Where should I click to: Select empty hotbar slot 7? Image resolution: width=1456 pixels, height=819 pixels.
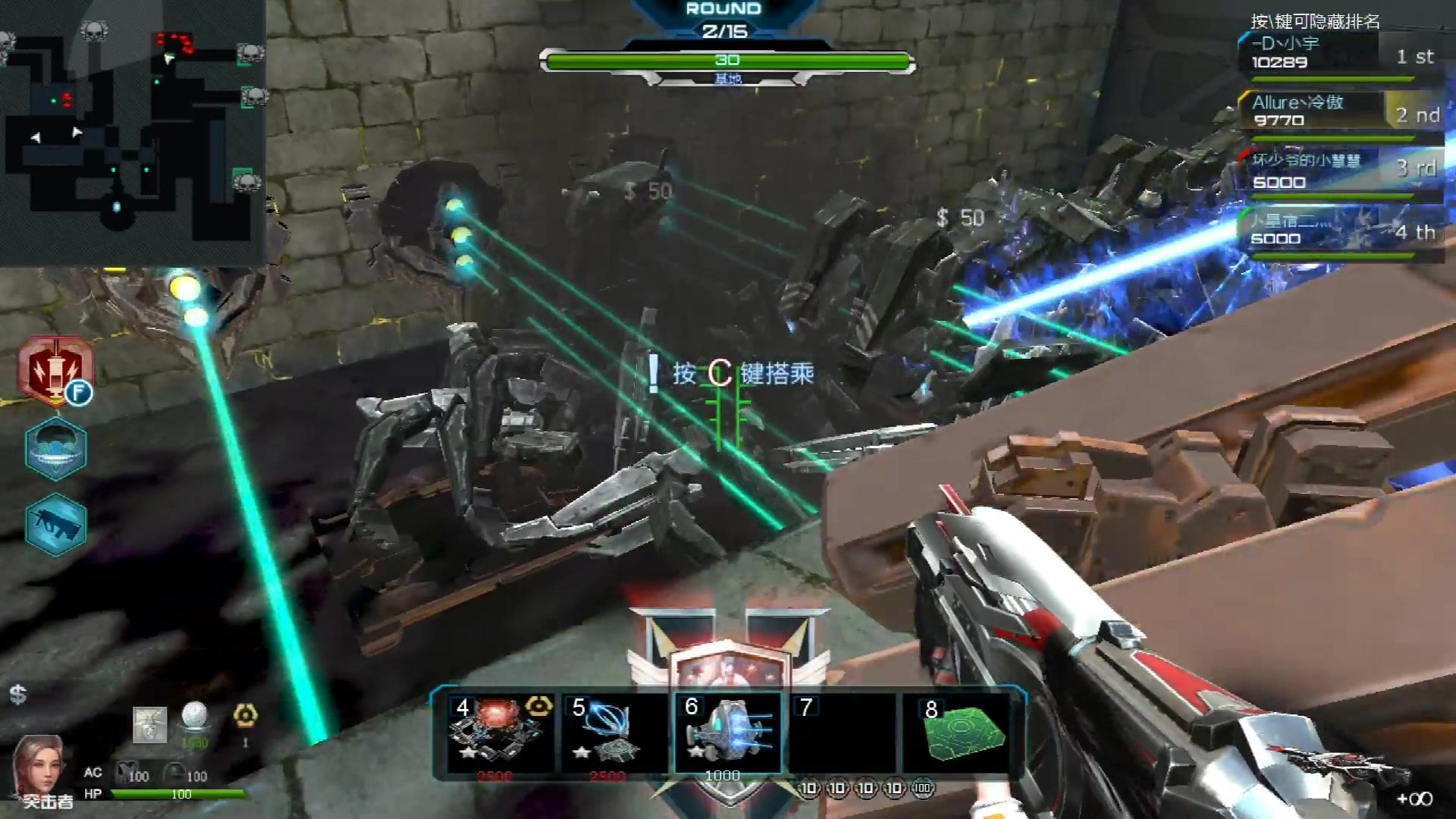pos(842,733)
